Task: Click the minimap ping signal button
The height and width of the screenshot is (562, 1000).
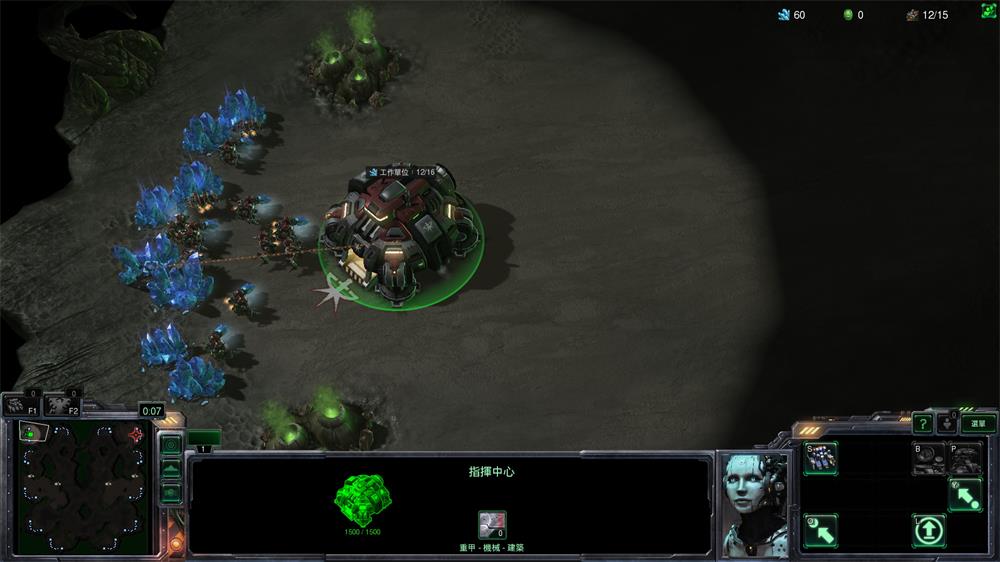Action: click(171, 444)
